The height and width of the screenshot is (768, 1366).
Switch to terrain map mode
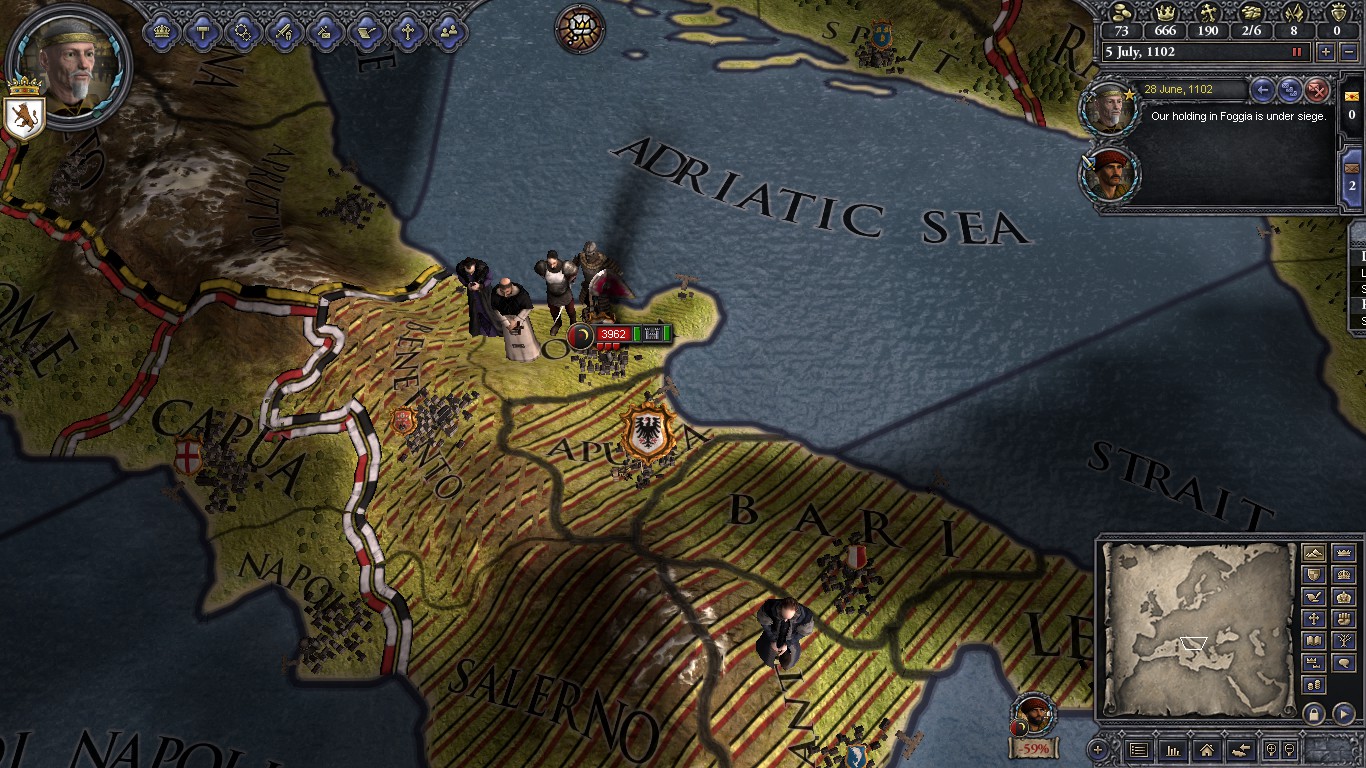click(x=1314, y=553)
